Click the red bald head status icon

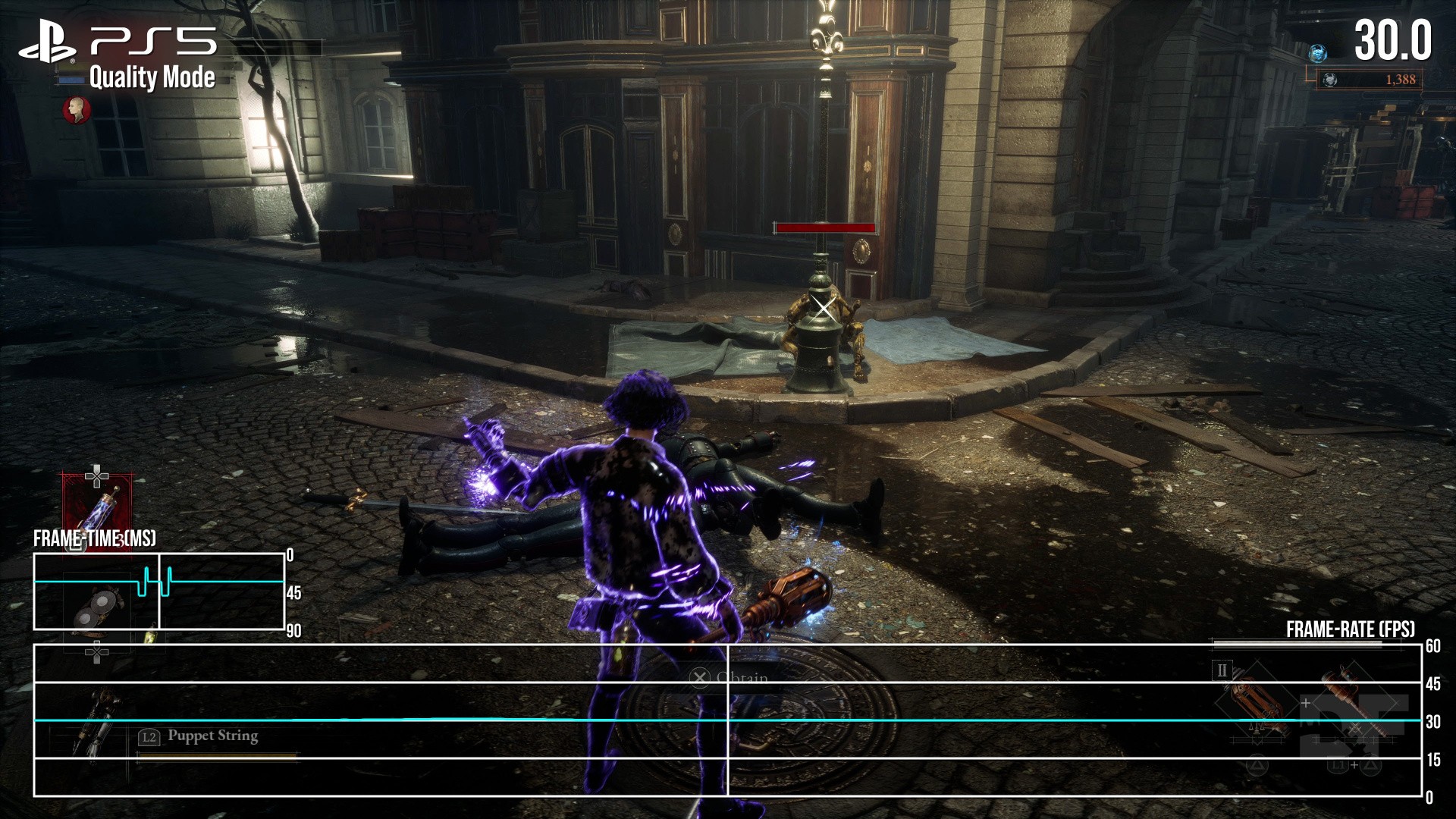(76, 110)
